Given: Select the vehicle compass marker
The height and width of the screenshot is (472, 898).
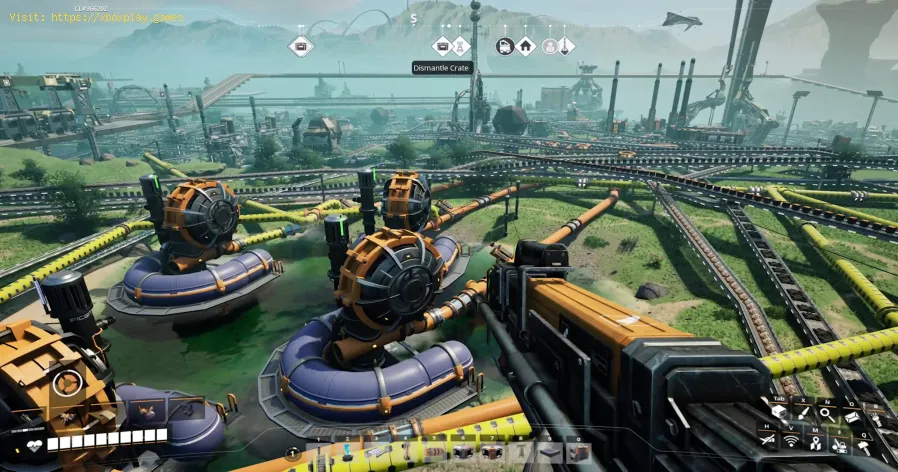Looking at the screenshot, I should coord(505,45).
